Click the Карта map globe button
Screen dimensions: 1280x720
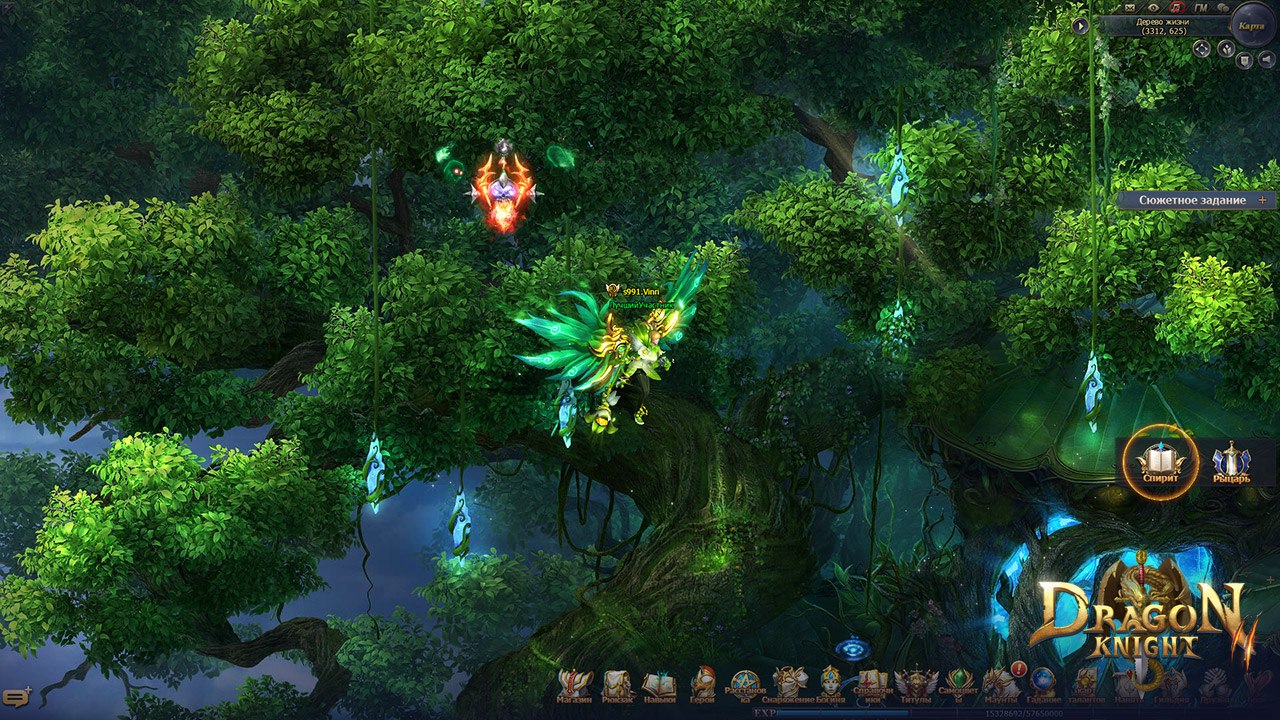[1251, 25]
